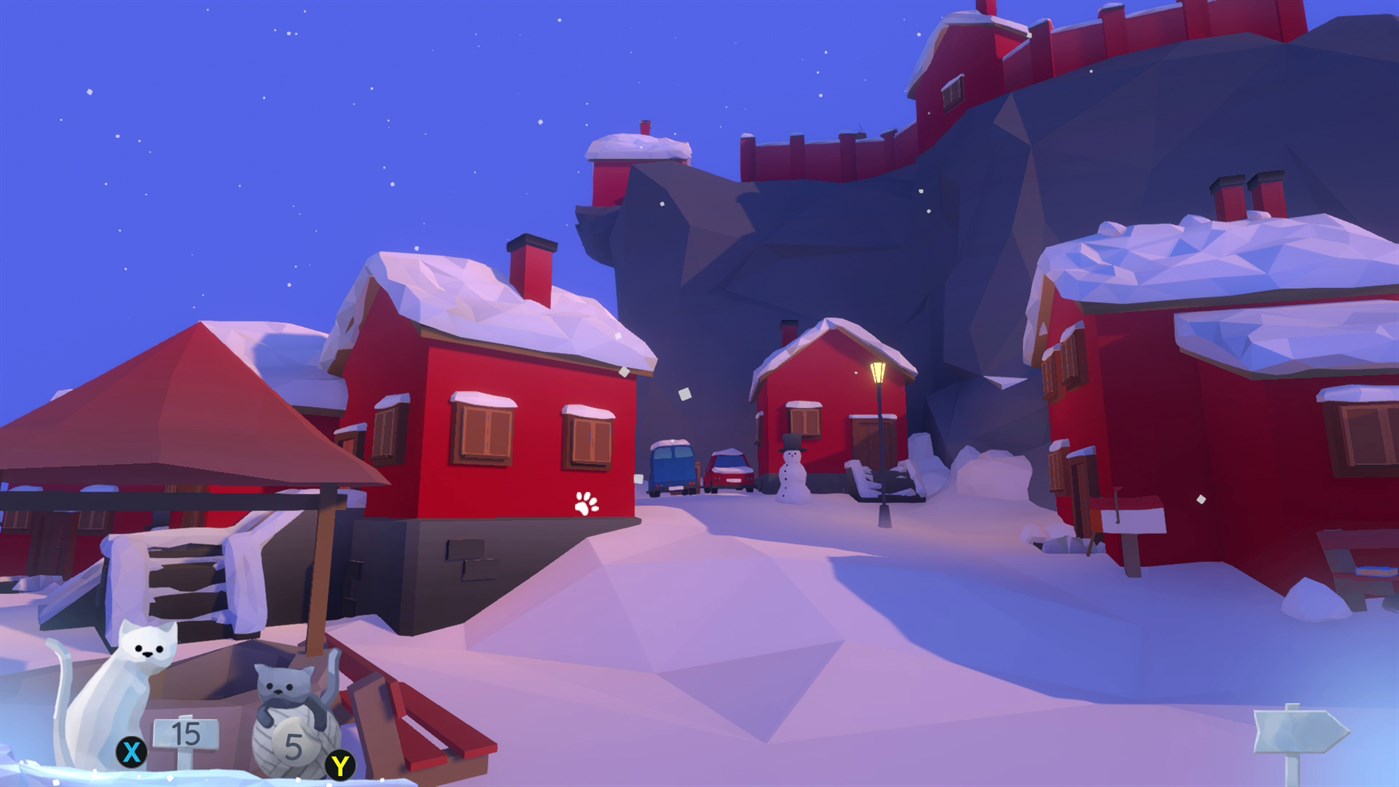The image size is (1399, 787).
Task: Open the brown door under the red canopy
Action: [x=57, y=545]
